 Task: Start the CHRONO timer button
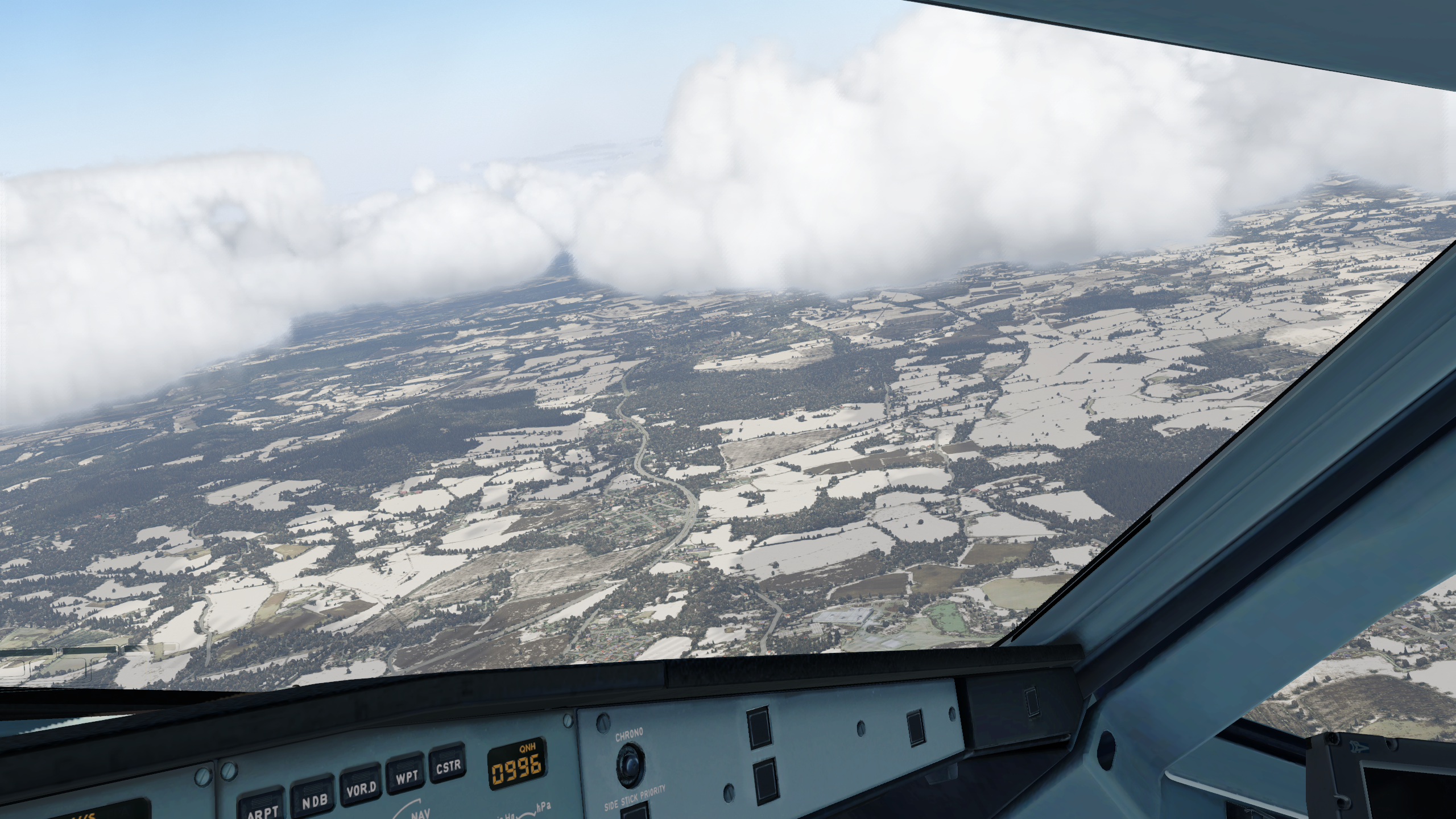pyautogui.click(x=629, y=760)
